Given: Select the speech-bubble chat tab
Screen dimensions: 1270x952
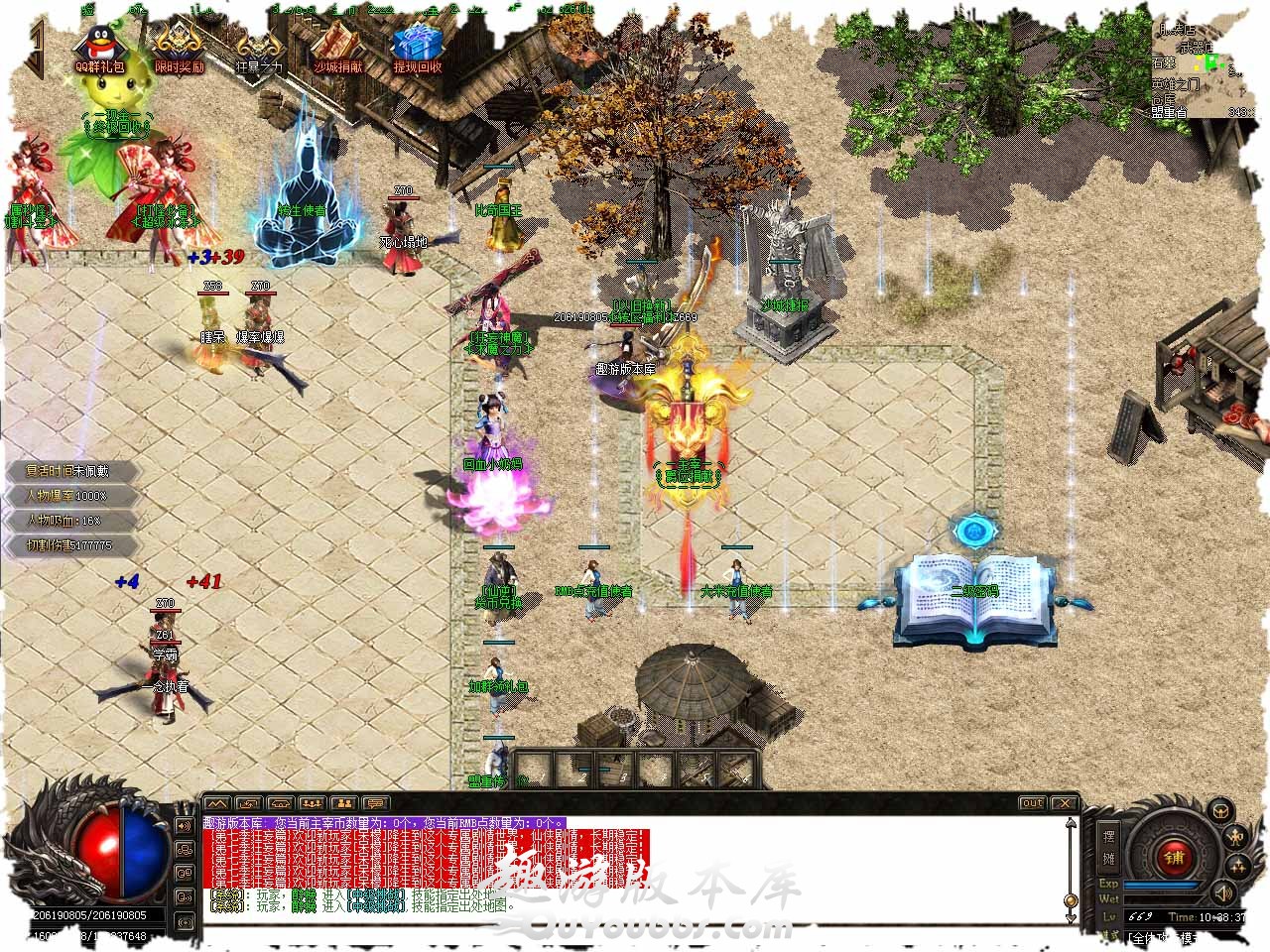Looking at the screenshot, I should (x=376, y=802).
